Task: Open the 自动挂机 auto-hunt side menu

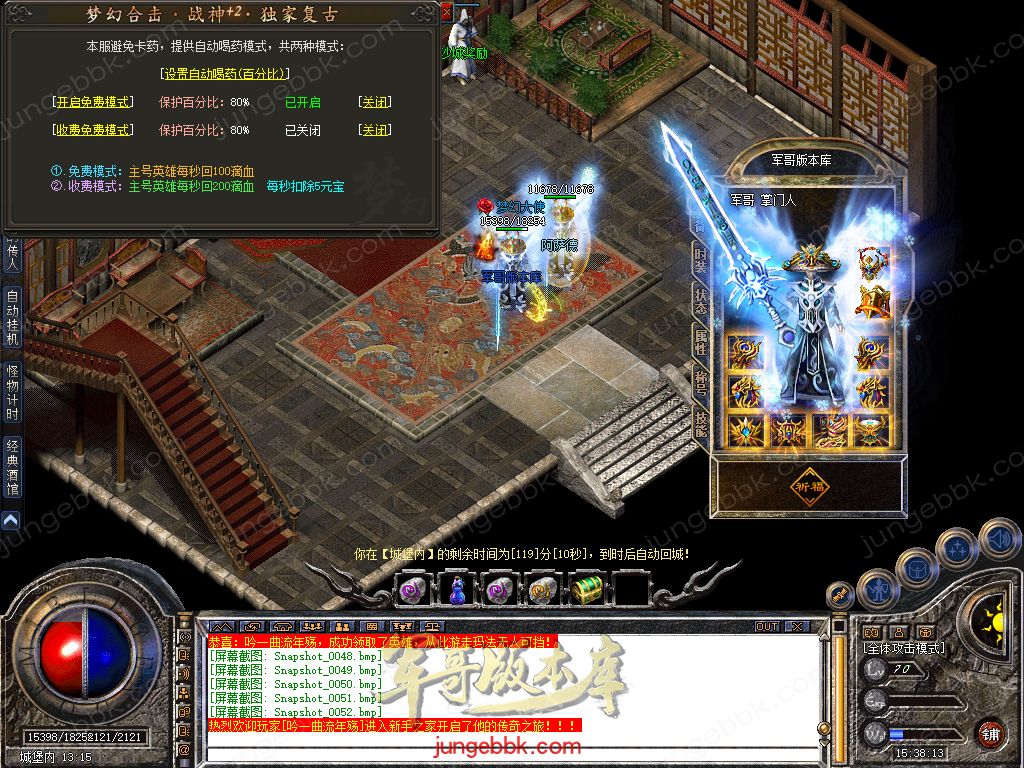Action: (12, 317)
